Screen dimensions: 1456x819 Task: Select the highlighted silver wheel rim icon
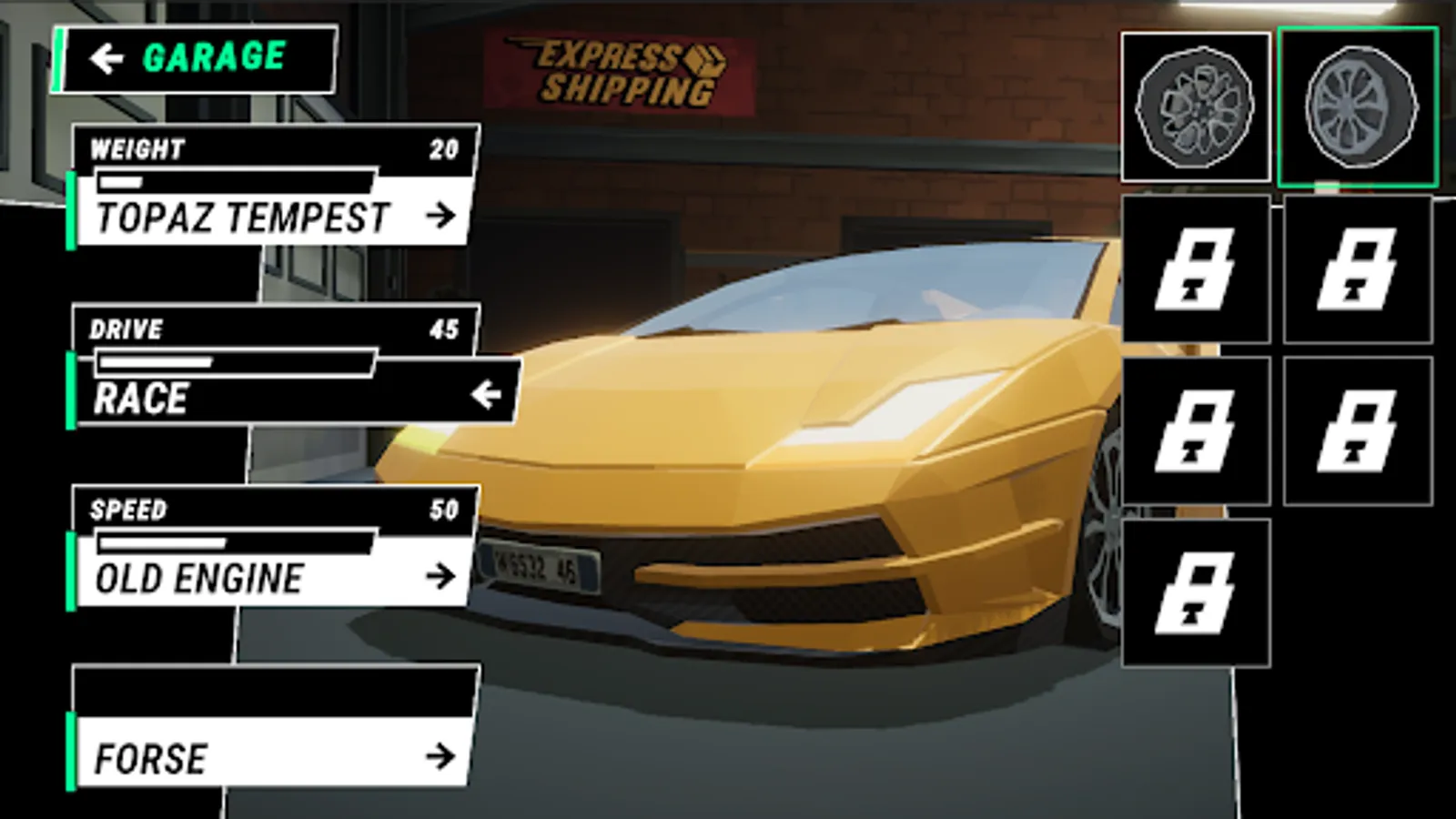pyautogui.click(x=1358, y=106)
